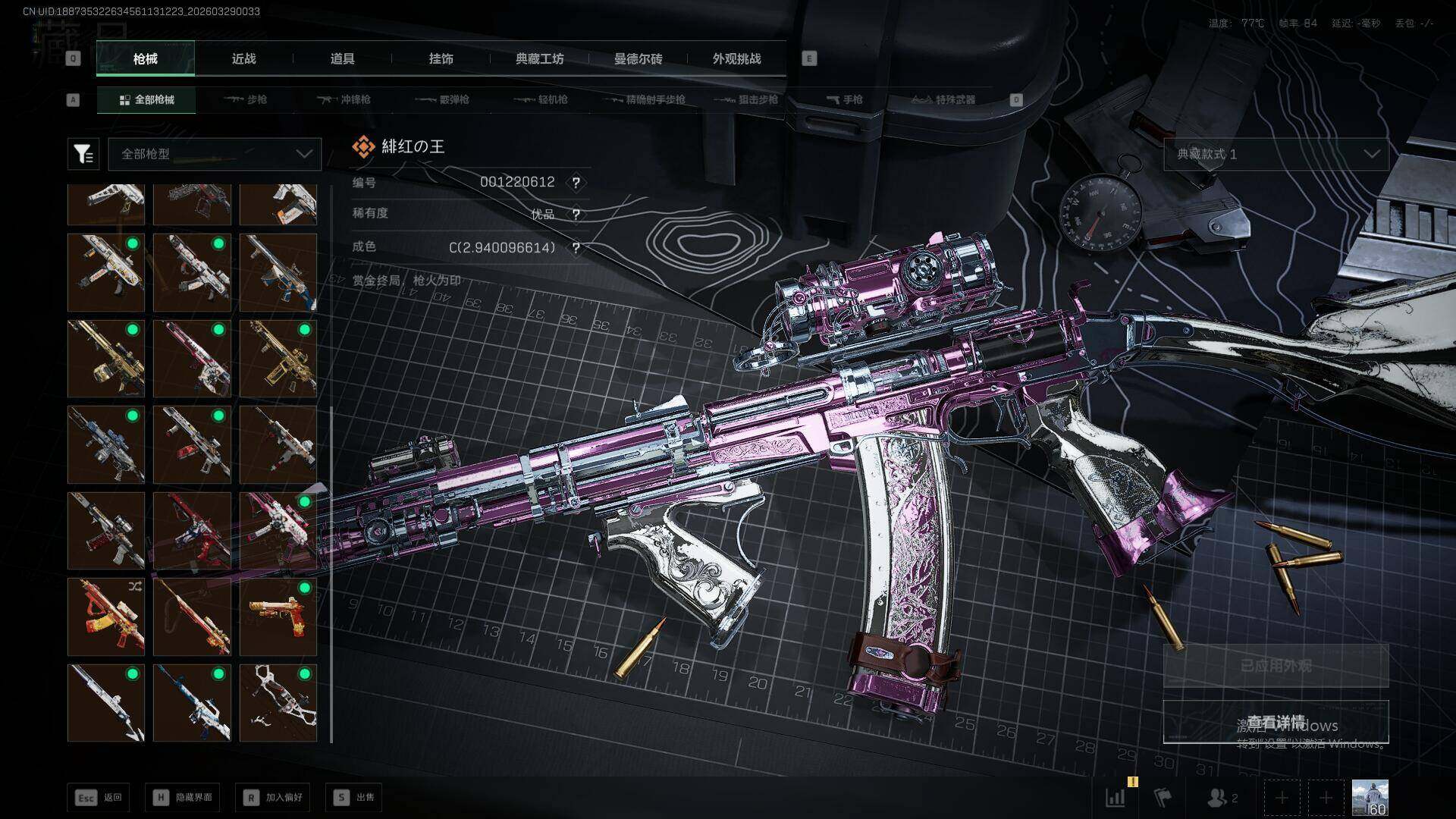Open the 道具 items tab
This screenshot has width=1456, height=819.
click(x=342, y=58)
